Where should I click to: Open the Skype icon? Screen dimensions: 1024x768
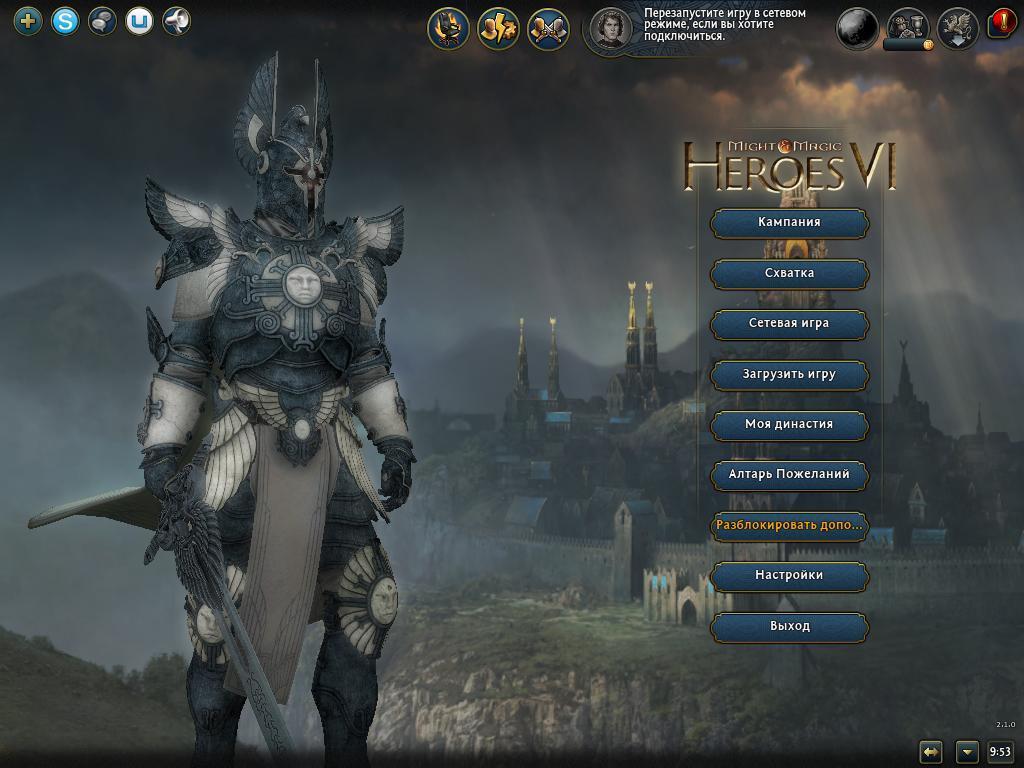[x=65, y=20]
